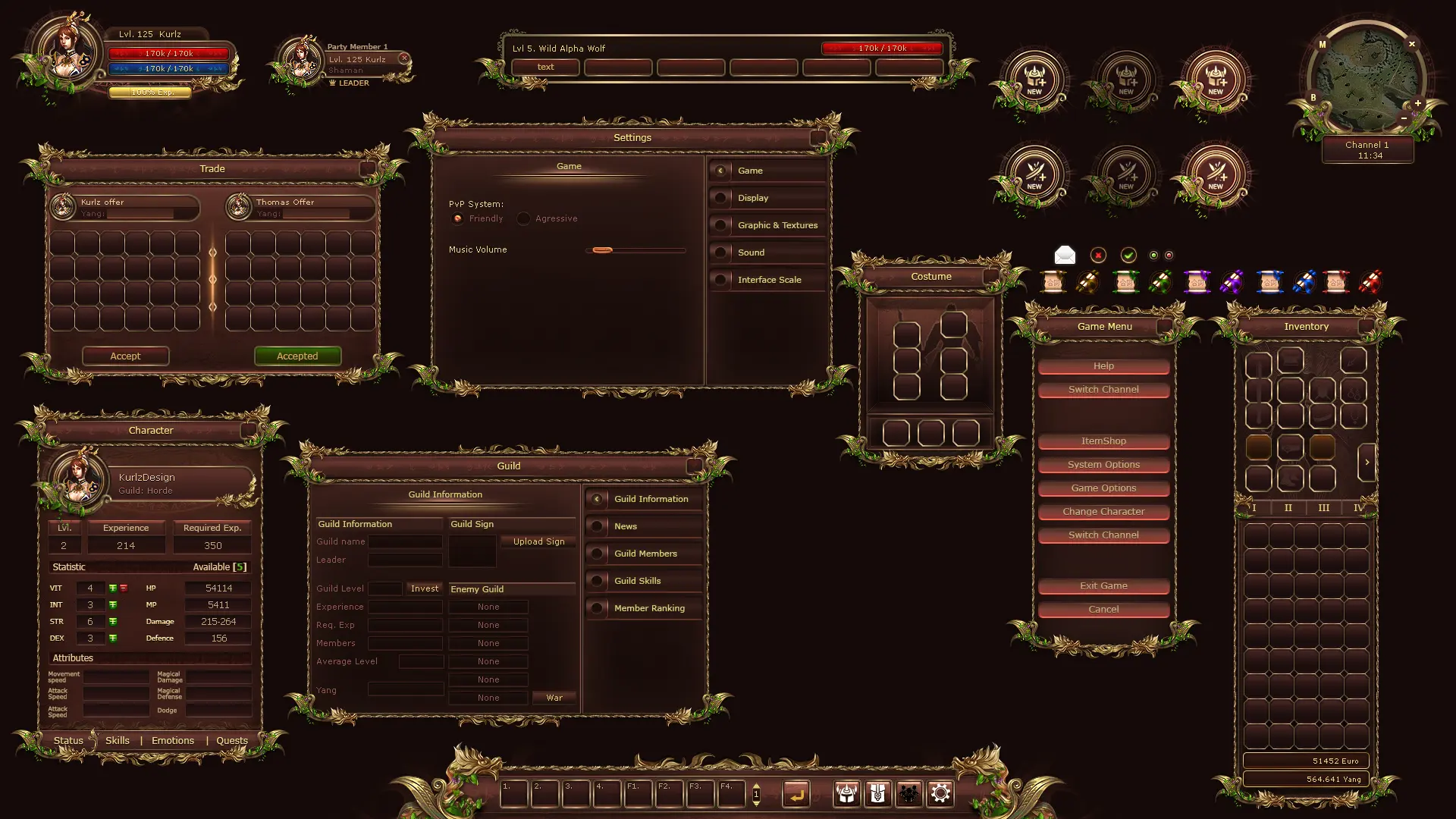
Task: Close the Settings window
Action: coord(817,138)
